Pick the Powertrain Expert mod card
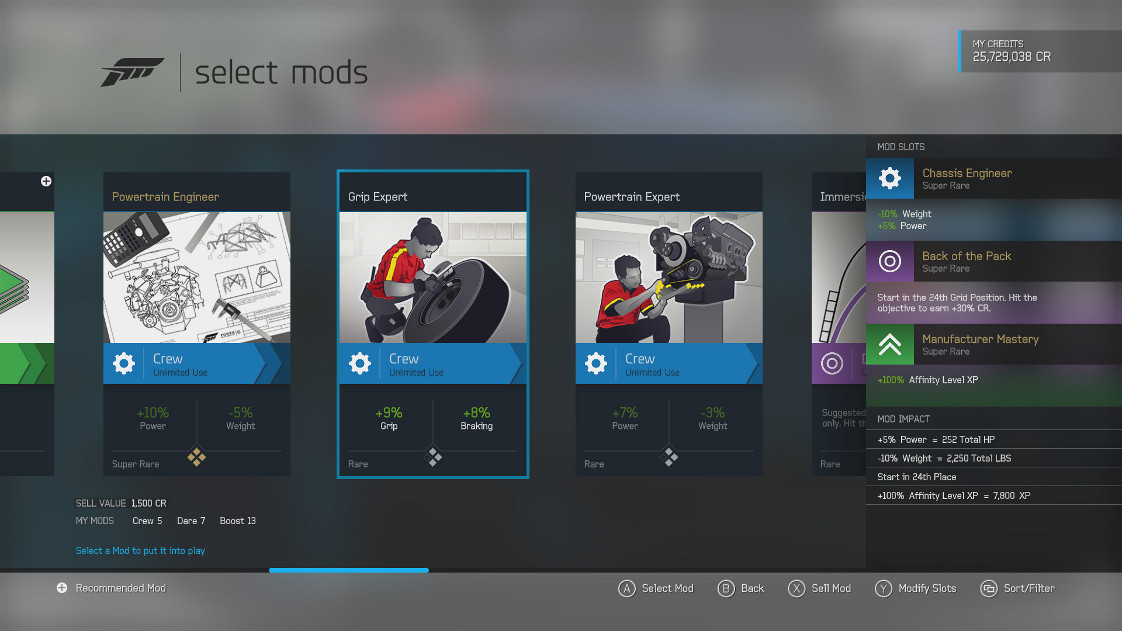The height and width of the screenshot is (631, 1122). [x=669, y=324]
